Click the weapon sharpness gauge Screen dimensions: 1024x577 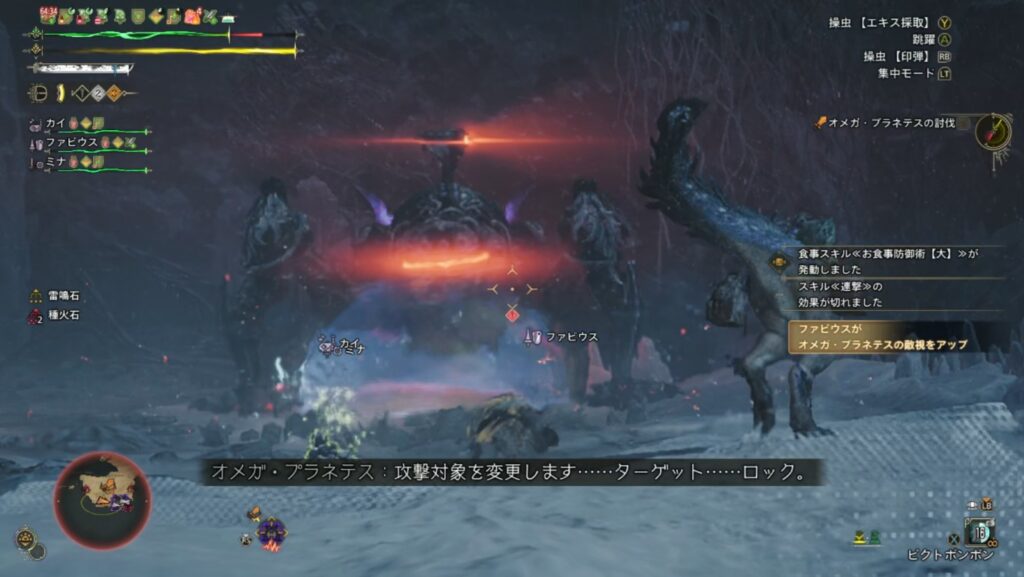pos(80,69)
